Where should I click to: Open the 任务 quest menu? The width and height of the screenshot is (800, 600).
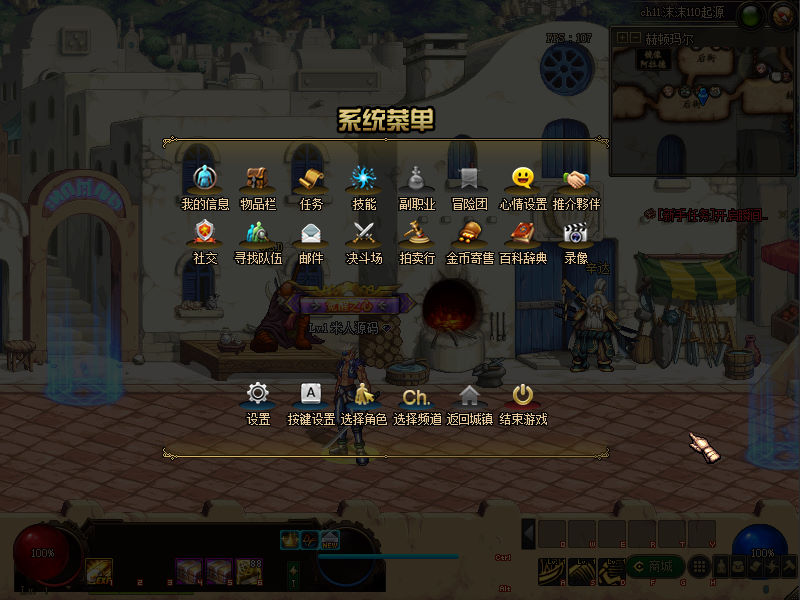tap(311, 180)
